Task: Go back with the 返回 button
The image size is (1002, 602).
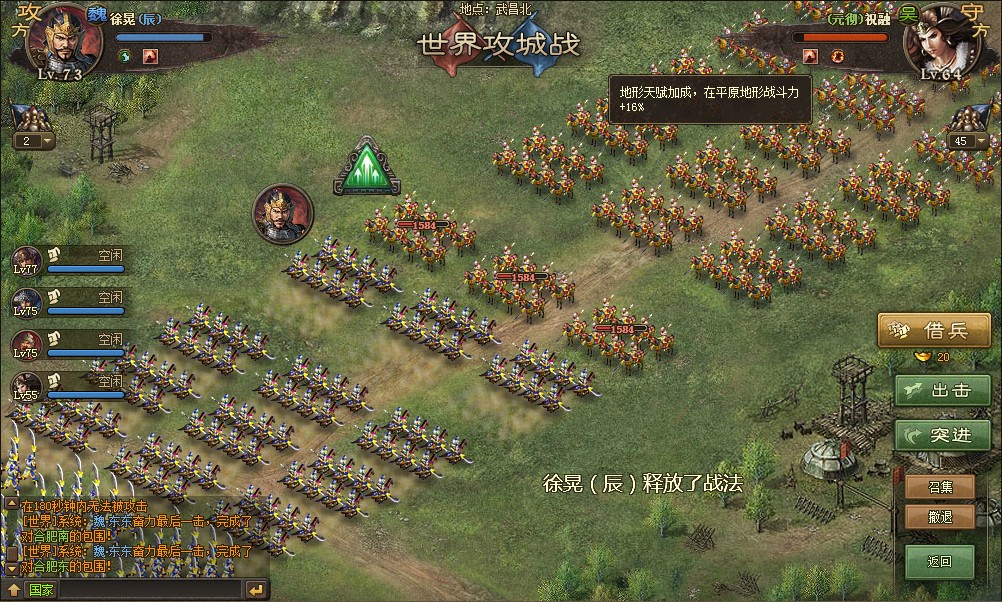Action: 940,561
